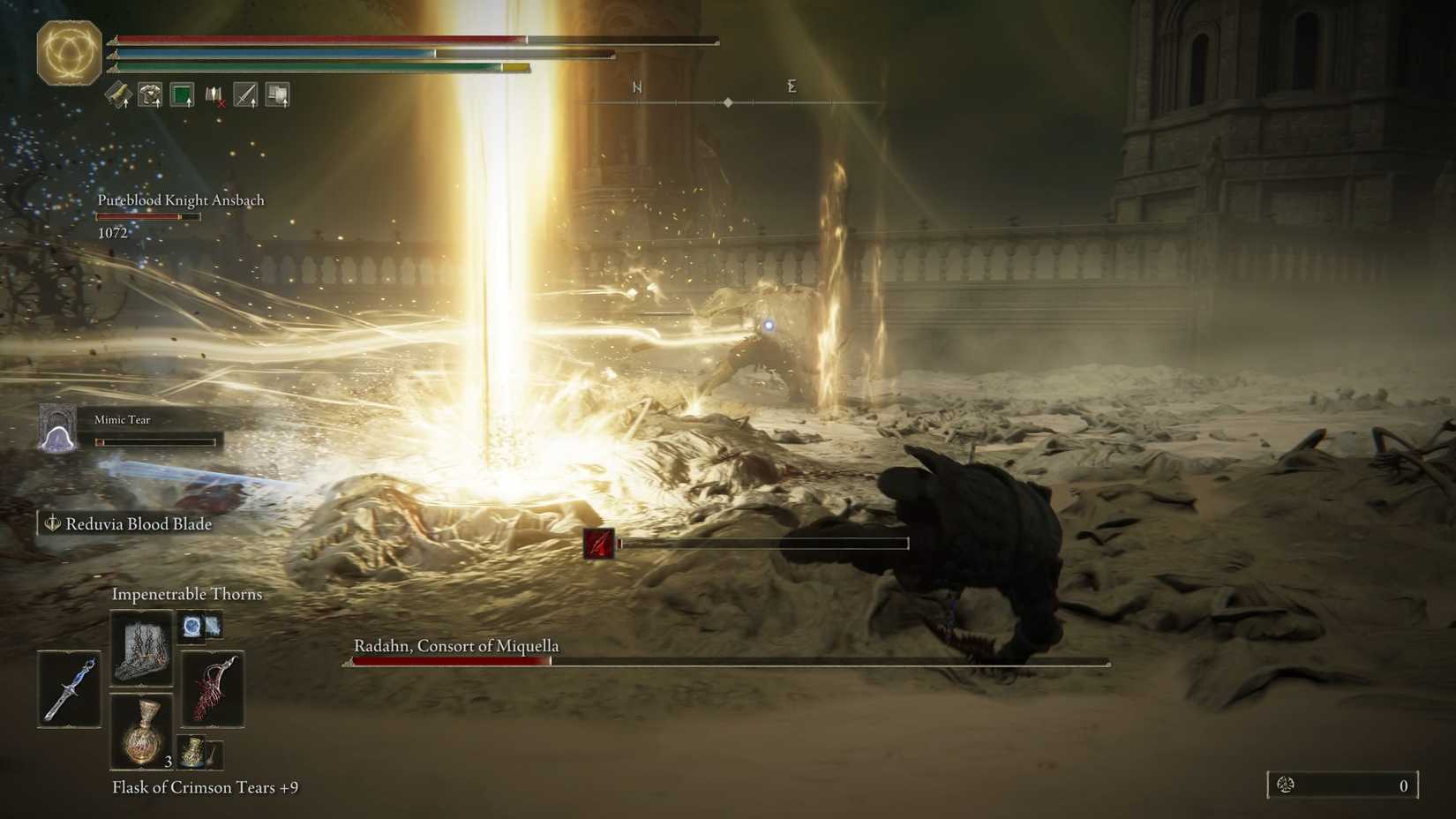Image resolution: width=1456 pixels, height=819 pixels.
Task: Click the Flask of Crimson Tears +9 label
Action: pyautogui.click(x=204, y=787)
